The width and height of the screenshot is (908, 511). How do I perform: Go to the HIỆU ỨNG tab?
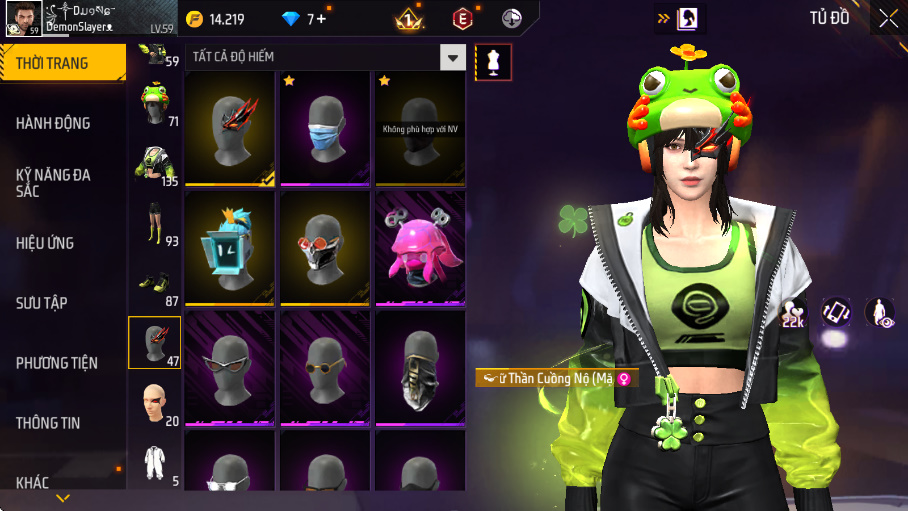pos(62,243)
